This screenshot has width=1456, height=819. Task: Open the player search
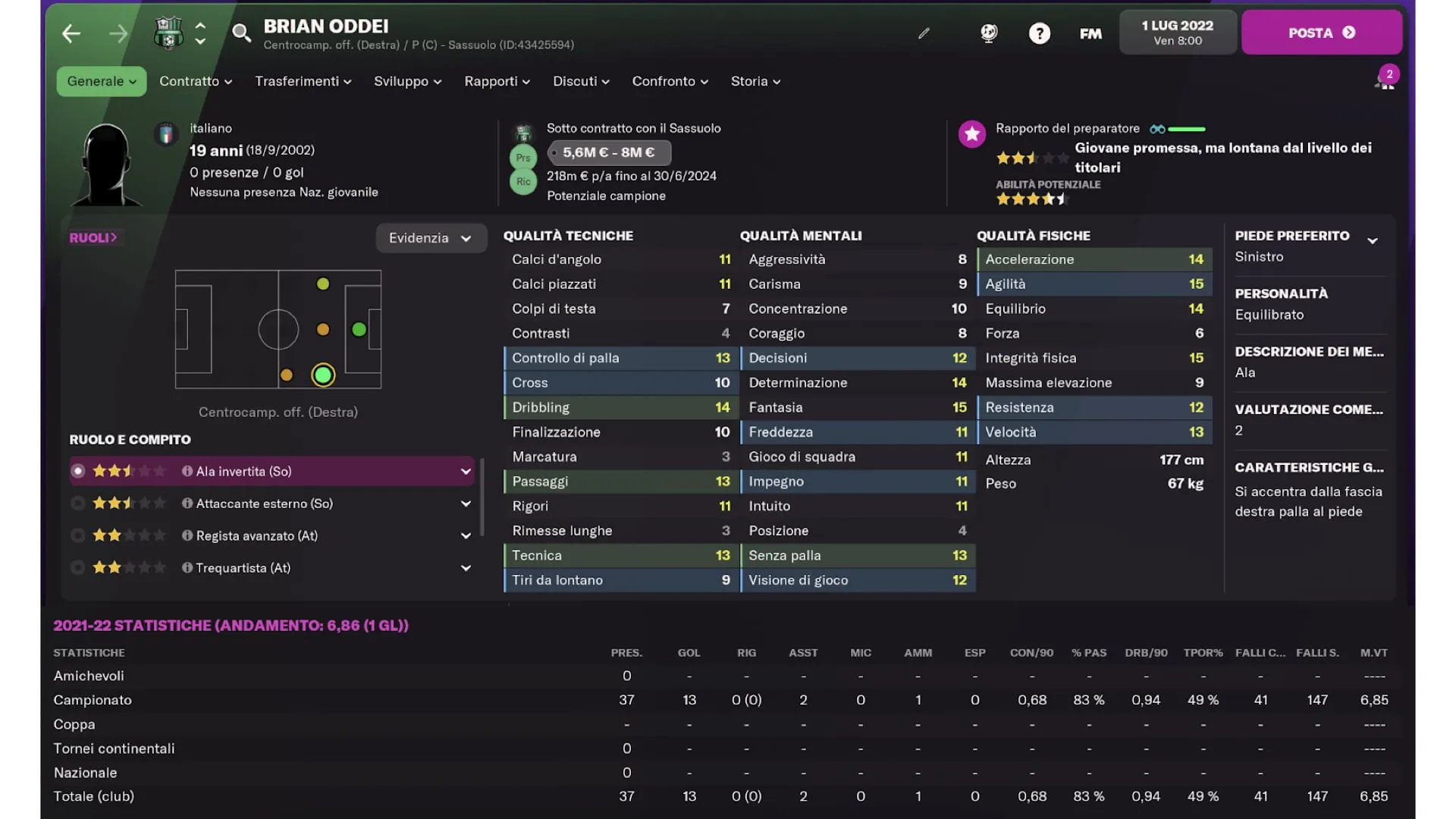click(x=241, y=33)
